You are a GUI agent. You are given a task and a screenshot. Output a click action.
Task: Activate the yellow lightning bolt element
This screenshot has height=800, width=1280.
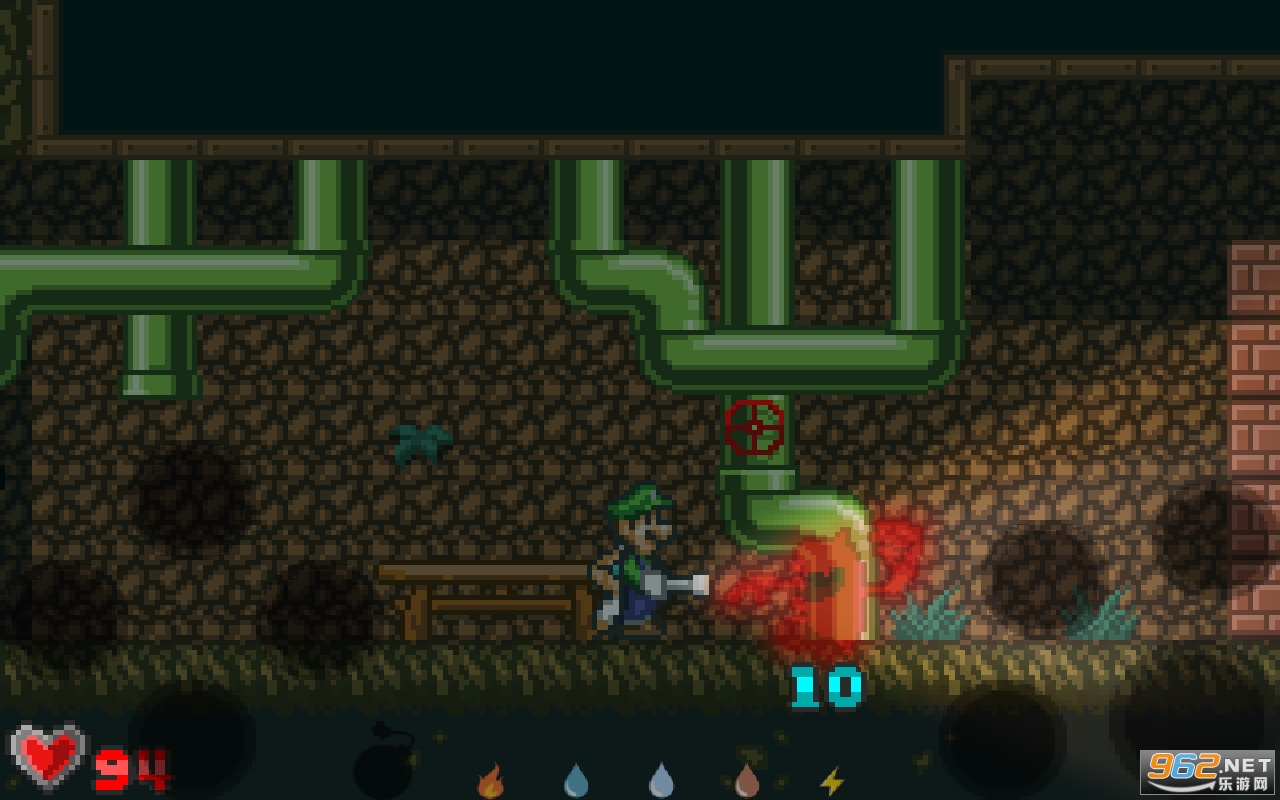(831, 781)
